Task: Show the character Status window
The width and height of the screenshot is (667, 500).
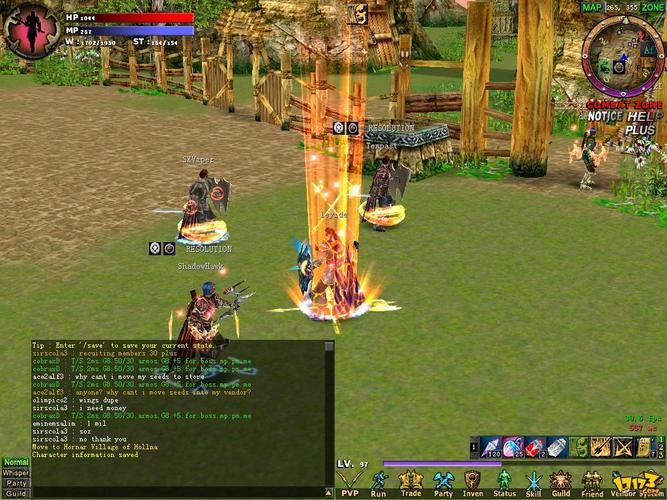Action: point(504,482)
